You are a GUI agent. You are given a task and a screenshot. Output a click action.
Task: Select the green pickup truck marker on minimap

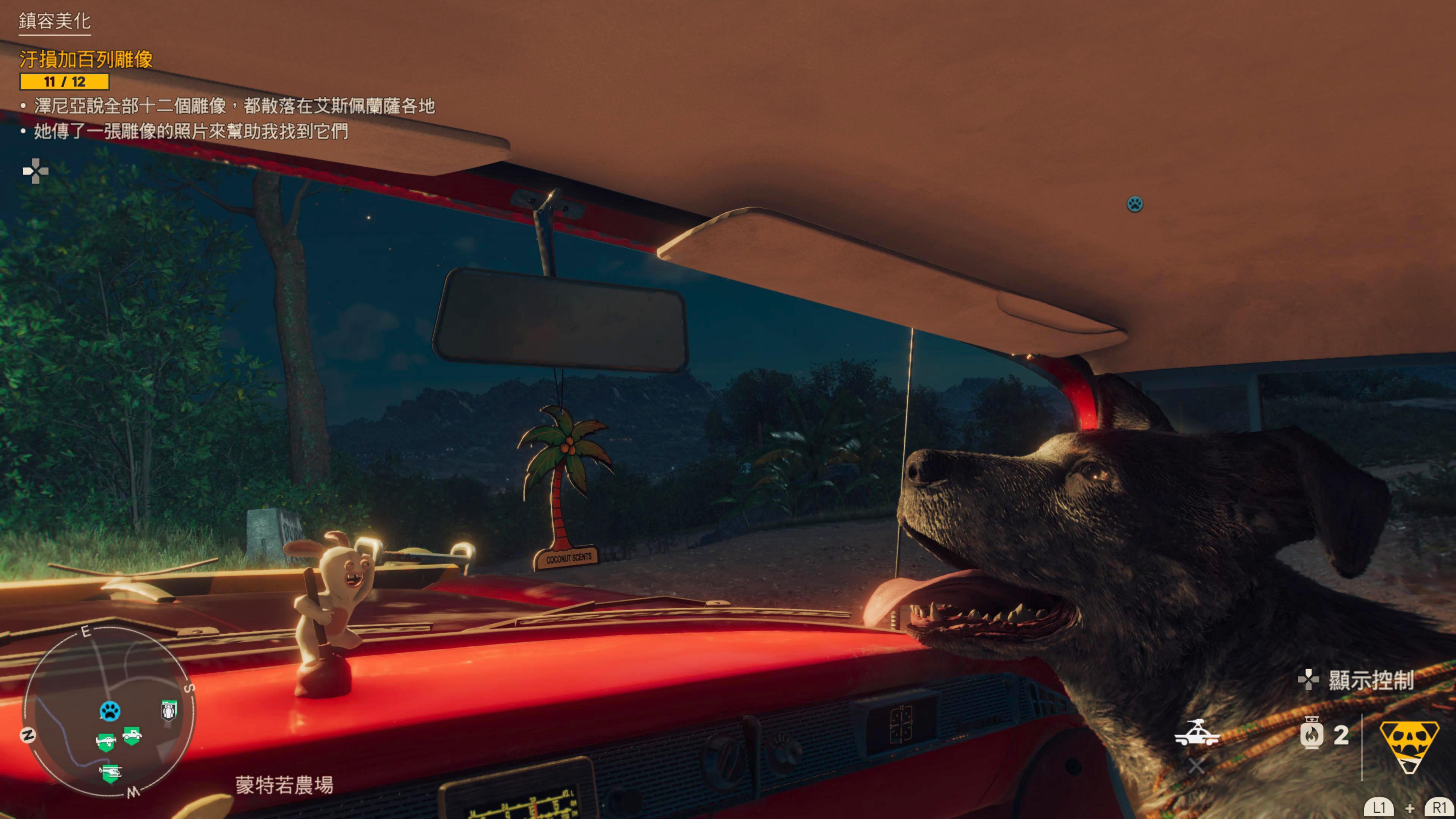click(132, 735)
